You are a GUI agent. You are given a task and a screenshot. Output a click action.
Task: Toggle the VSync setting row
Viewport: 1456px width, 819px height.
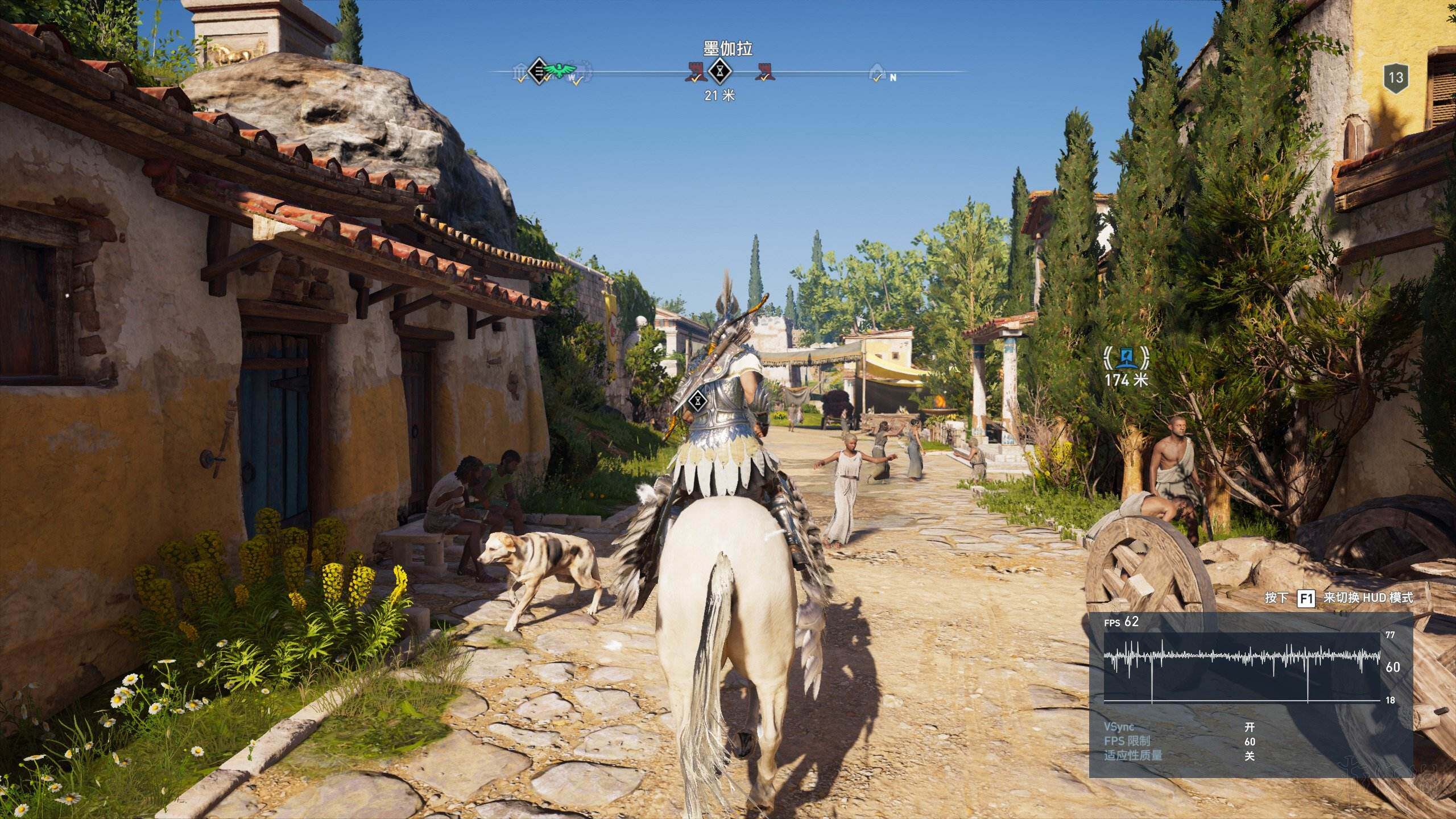tap(1176, 727)
